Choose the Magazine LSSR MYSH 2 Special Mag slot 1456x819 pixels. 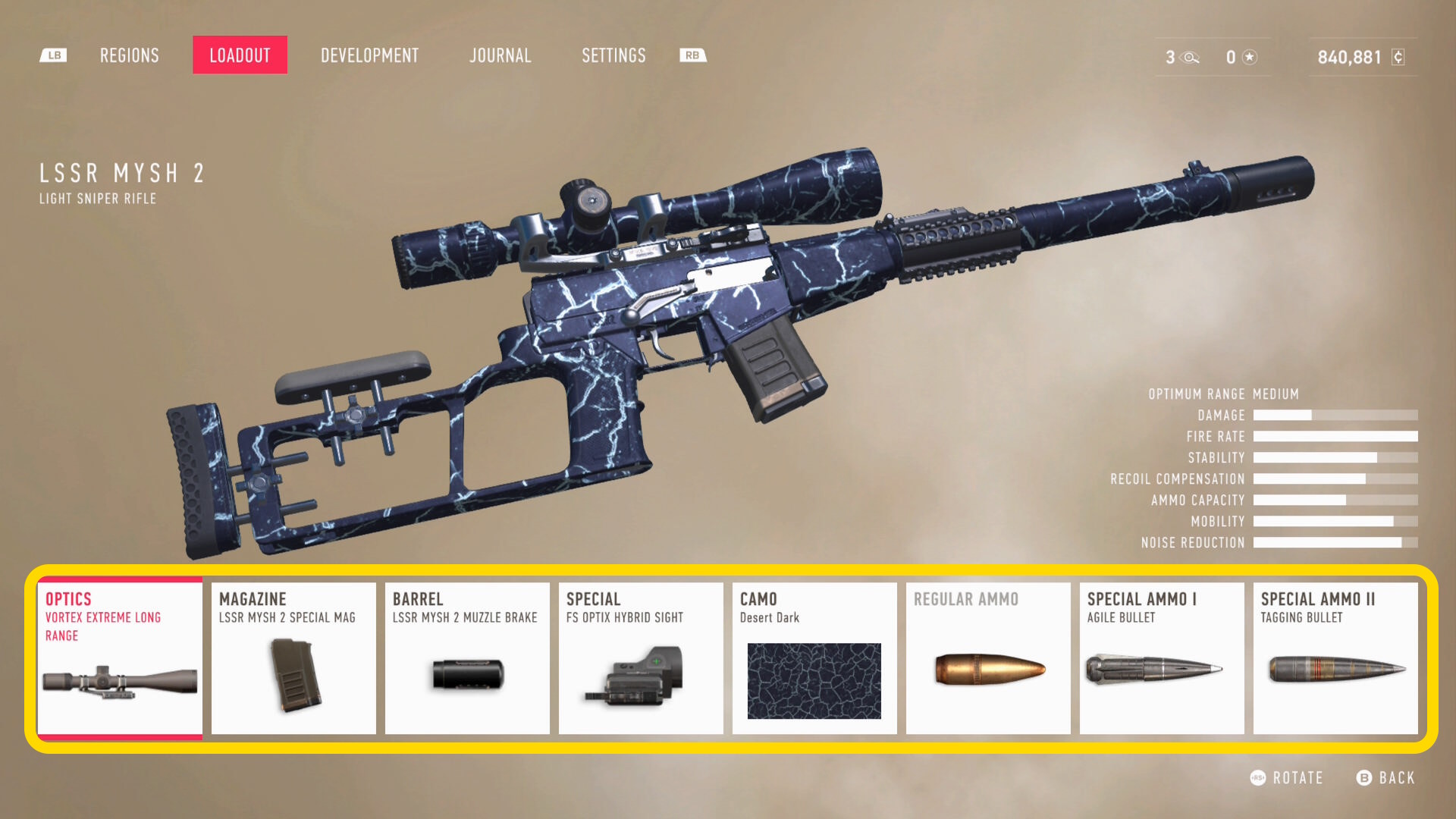point(293,658)
